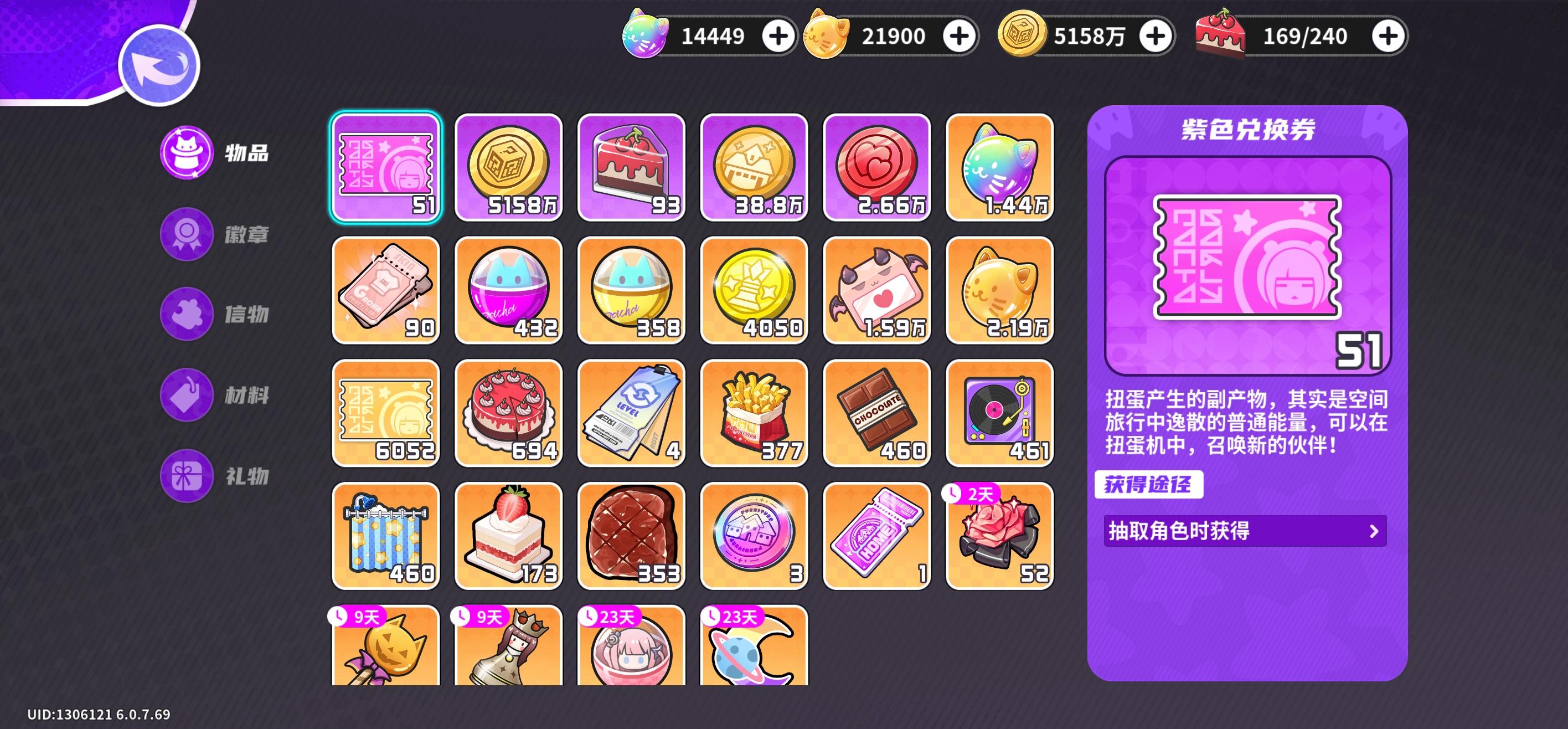Open the gold gacha coin item
1568x729 pixels.
509,170
